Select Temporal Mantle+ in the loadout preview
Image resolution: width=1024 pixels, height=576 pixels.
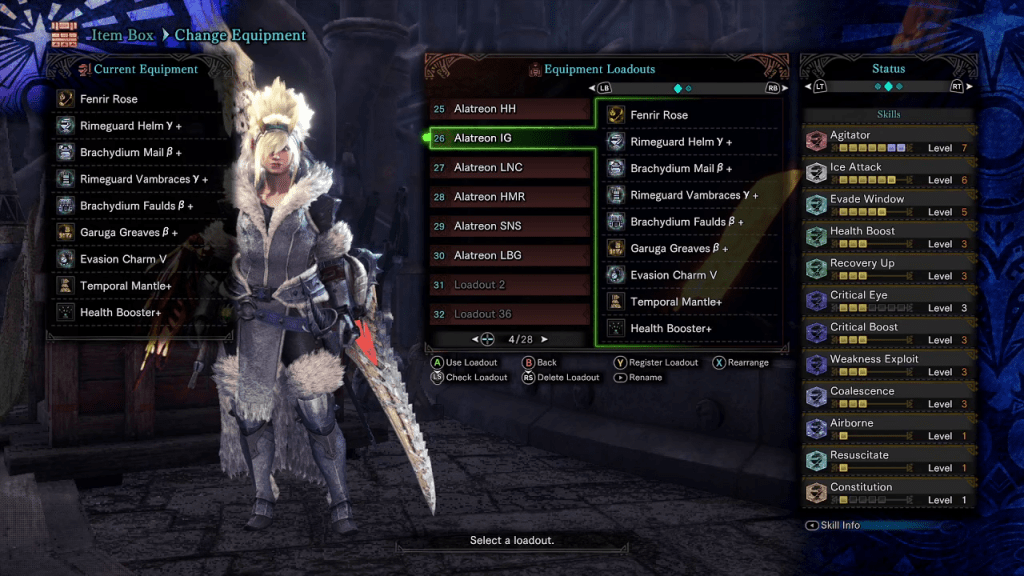(690, 302)
